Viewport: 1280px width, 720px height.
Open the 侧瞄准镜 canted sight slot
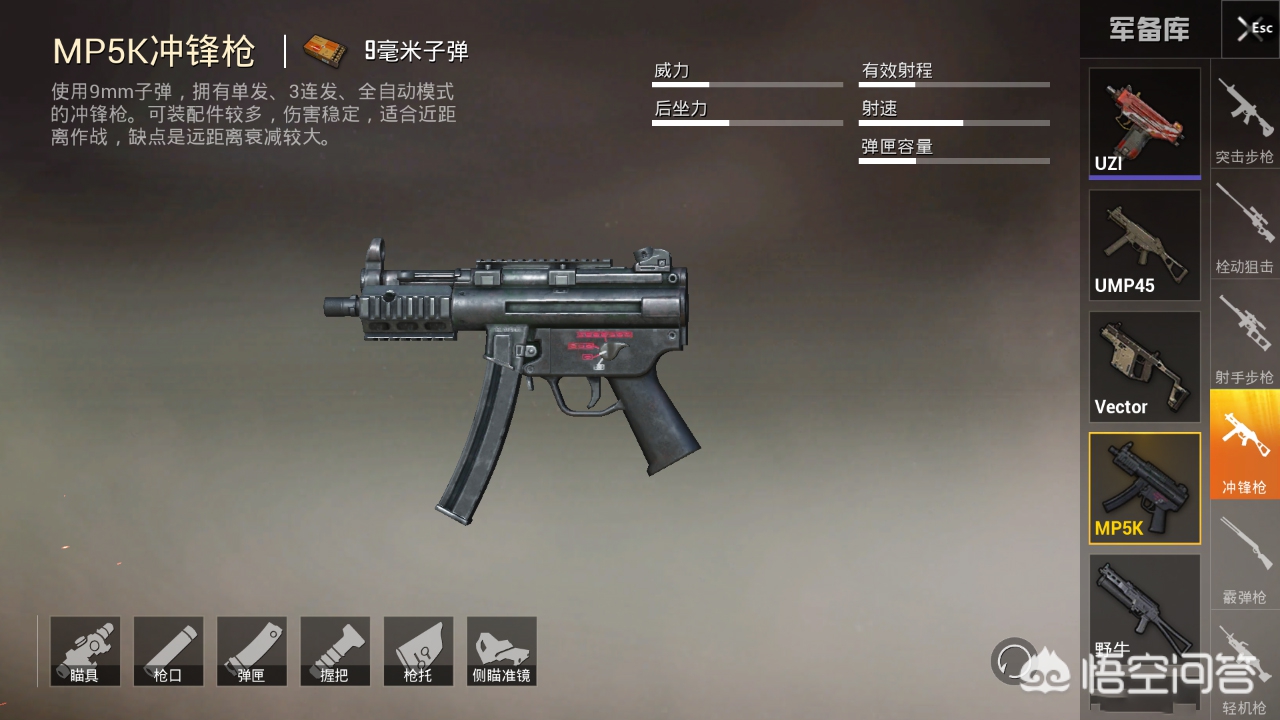point(502,651)
